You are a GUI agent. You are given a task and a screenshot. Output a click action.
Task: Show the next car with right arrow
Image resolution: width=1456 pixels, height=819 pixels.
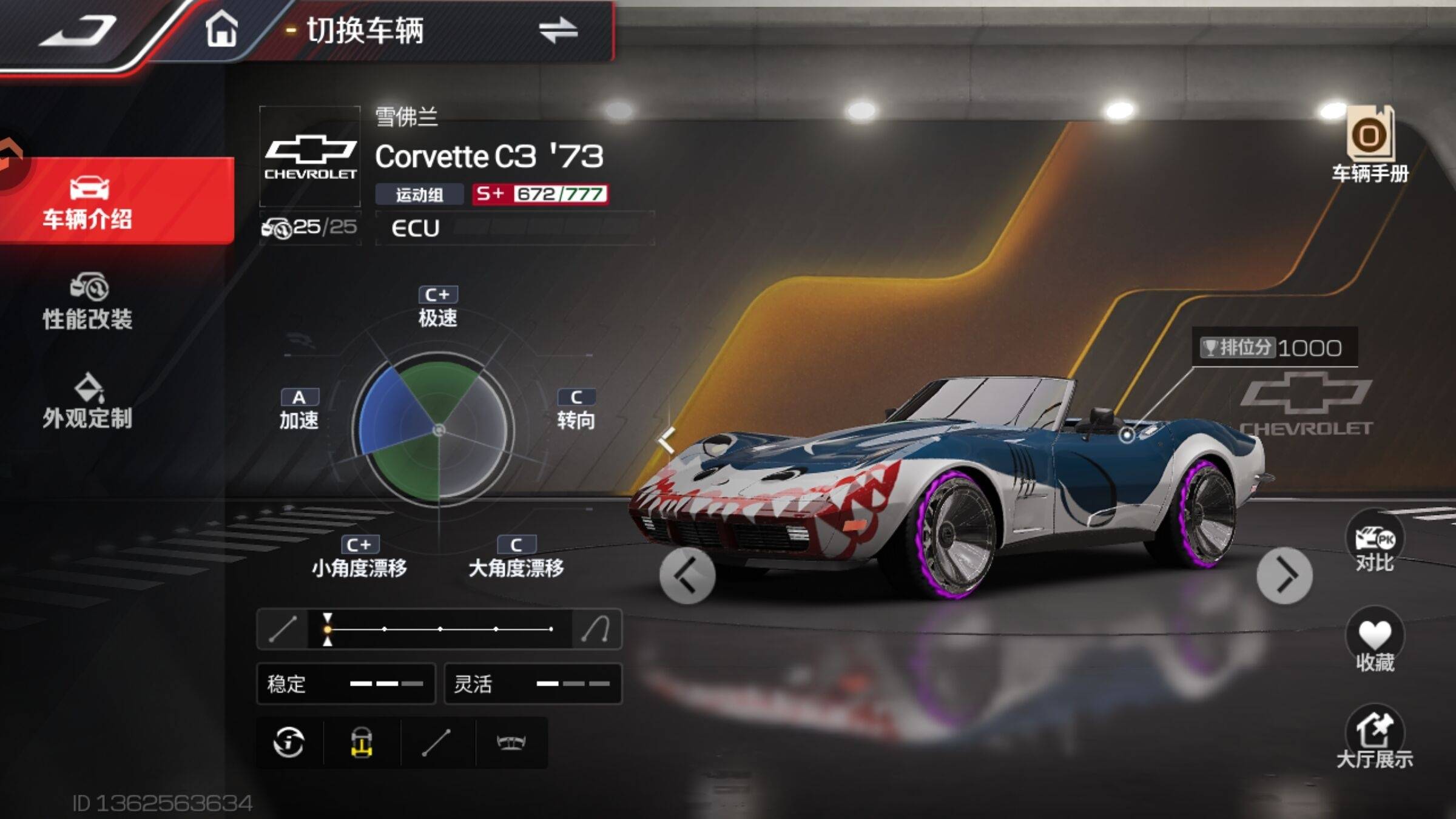(x=1284, y=576)
